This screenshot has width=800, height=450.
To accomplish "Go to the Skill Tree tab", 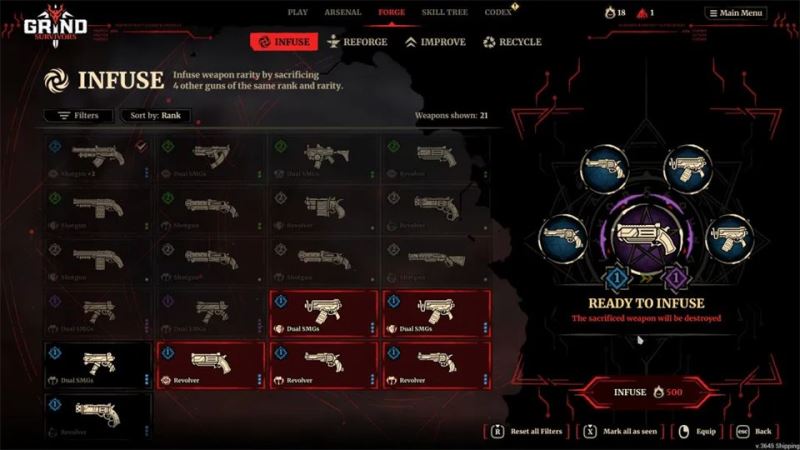I will [443, 12].
